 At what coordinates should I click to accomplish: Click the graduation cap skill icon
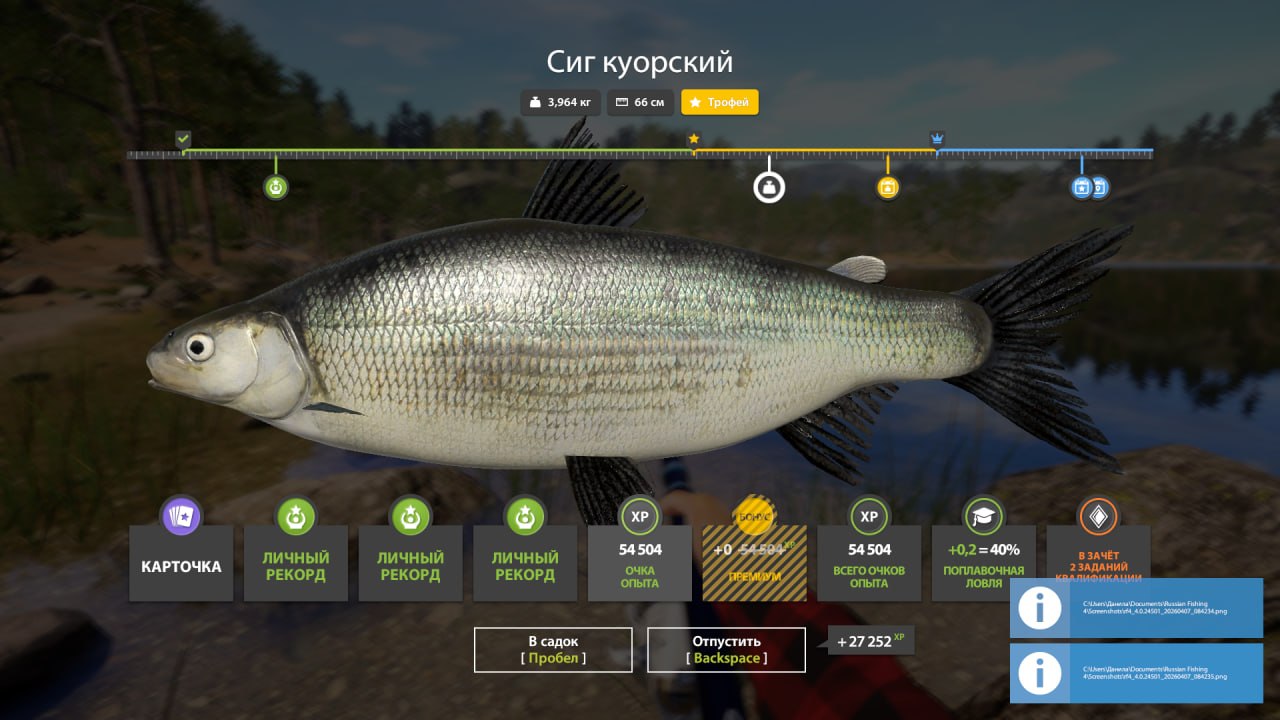(x=983, y=516)
